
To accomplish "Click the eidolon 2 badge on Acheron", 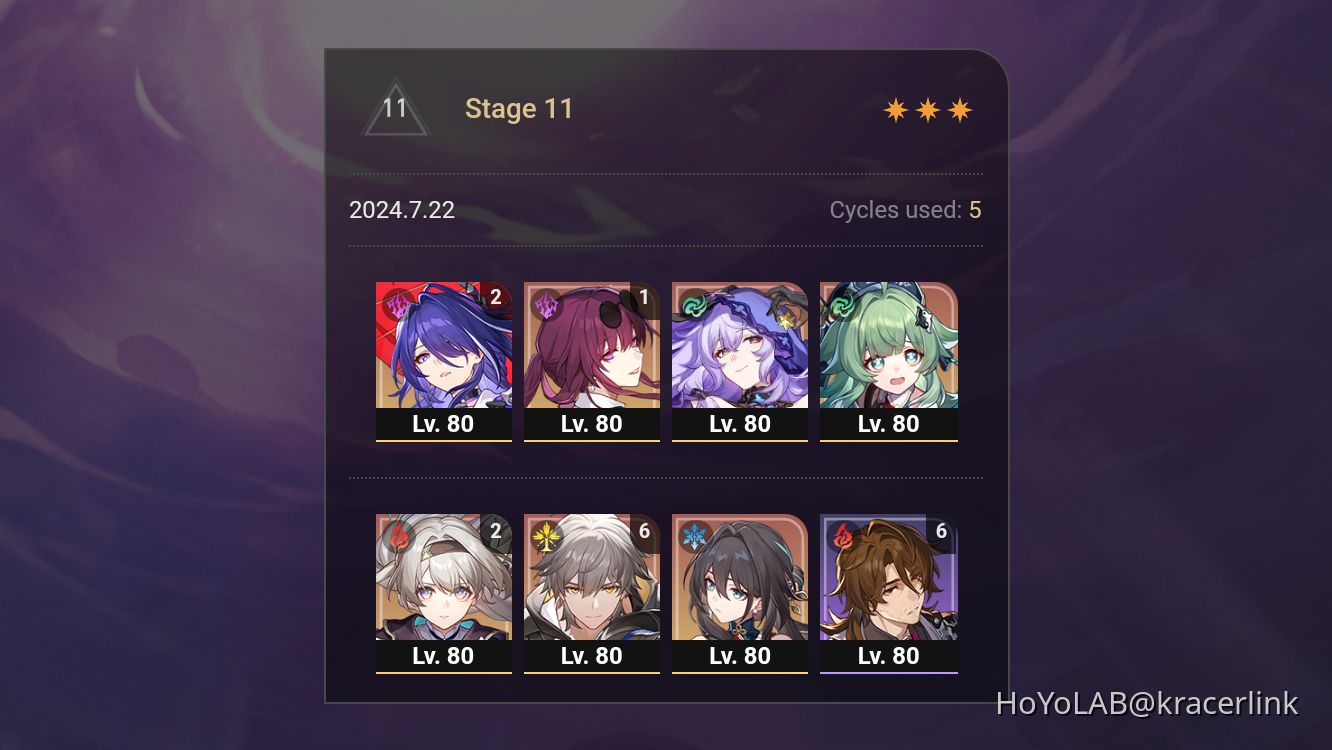I will 495,296.
